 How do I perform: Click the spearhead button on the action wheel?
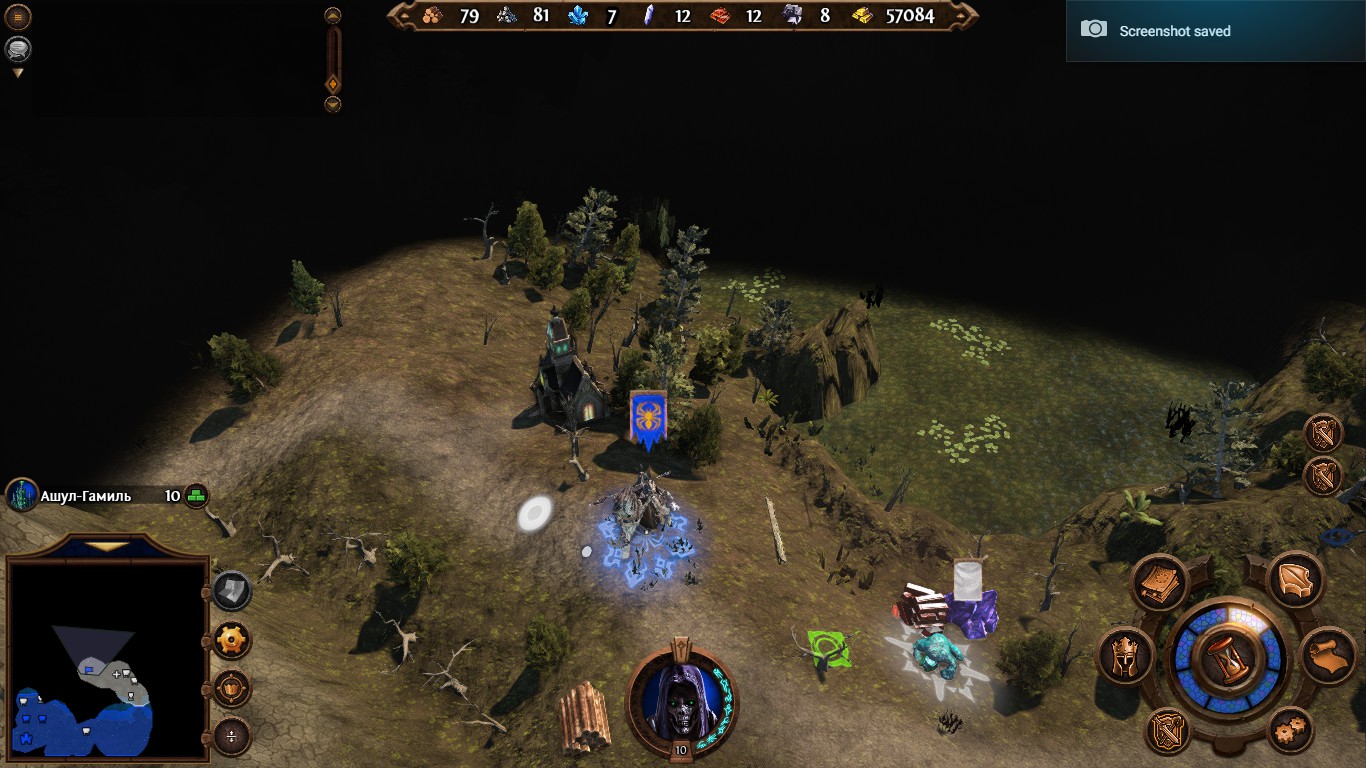(1296, 580)
